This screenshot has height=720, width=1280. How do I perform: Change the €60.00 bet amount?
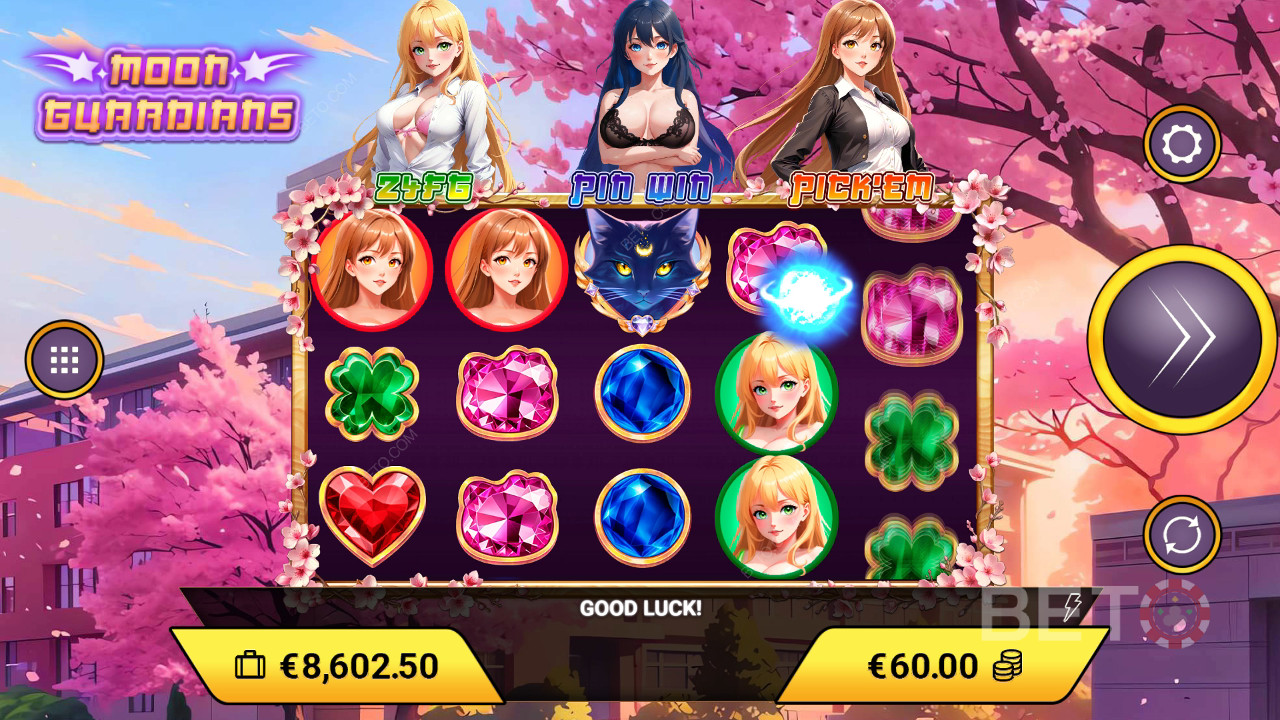point(940,666)
